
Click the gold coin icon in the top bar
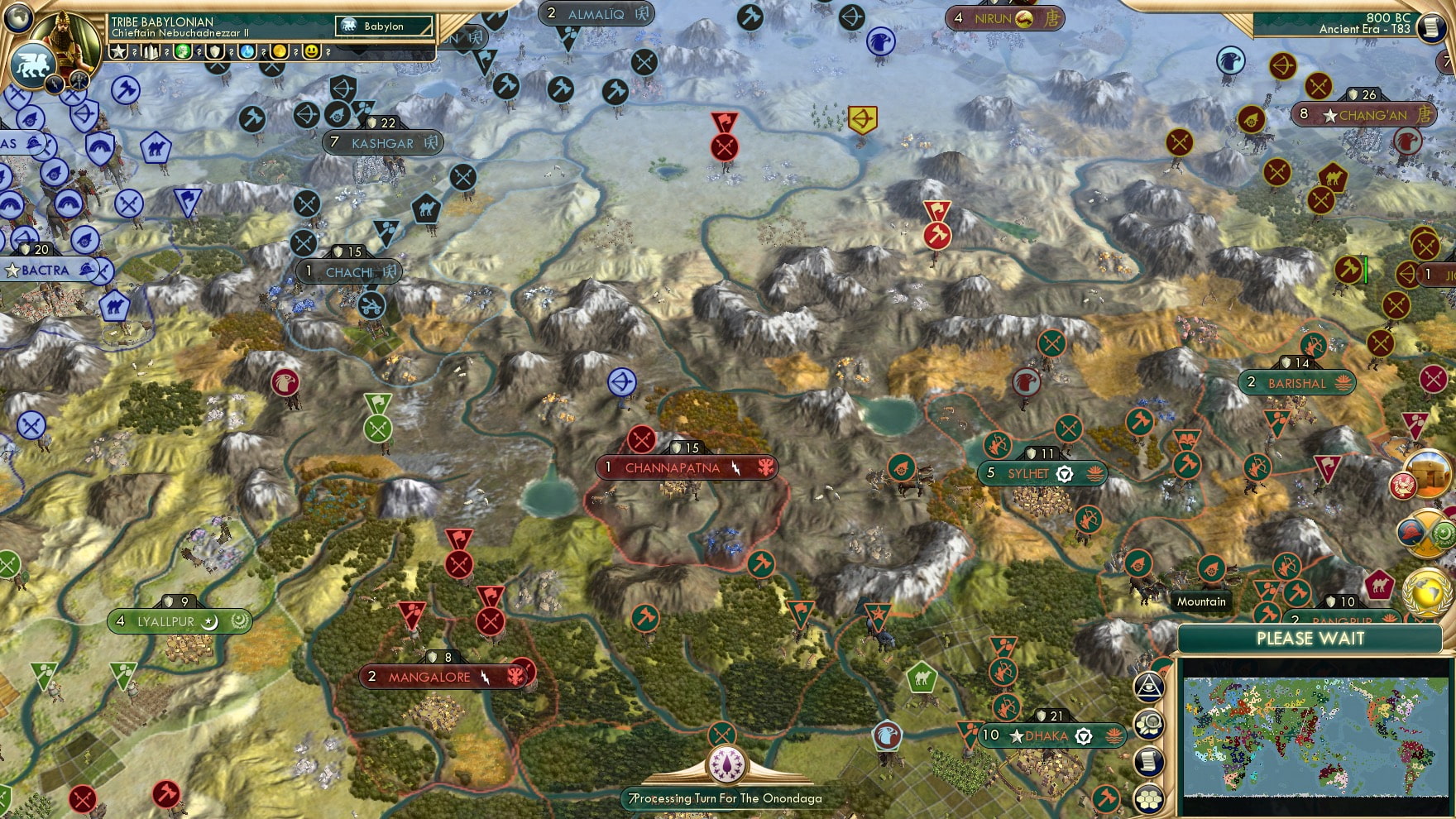coord(280,51)
